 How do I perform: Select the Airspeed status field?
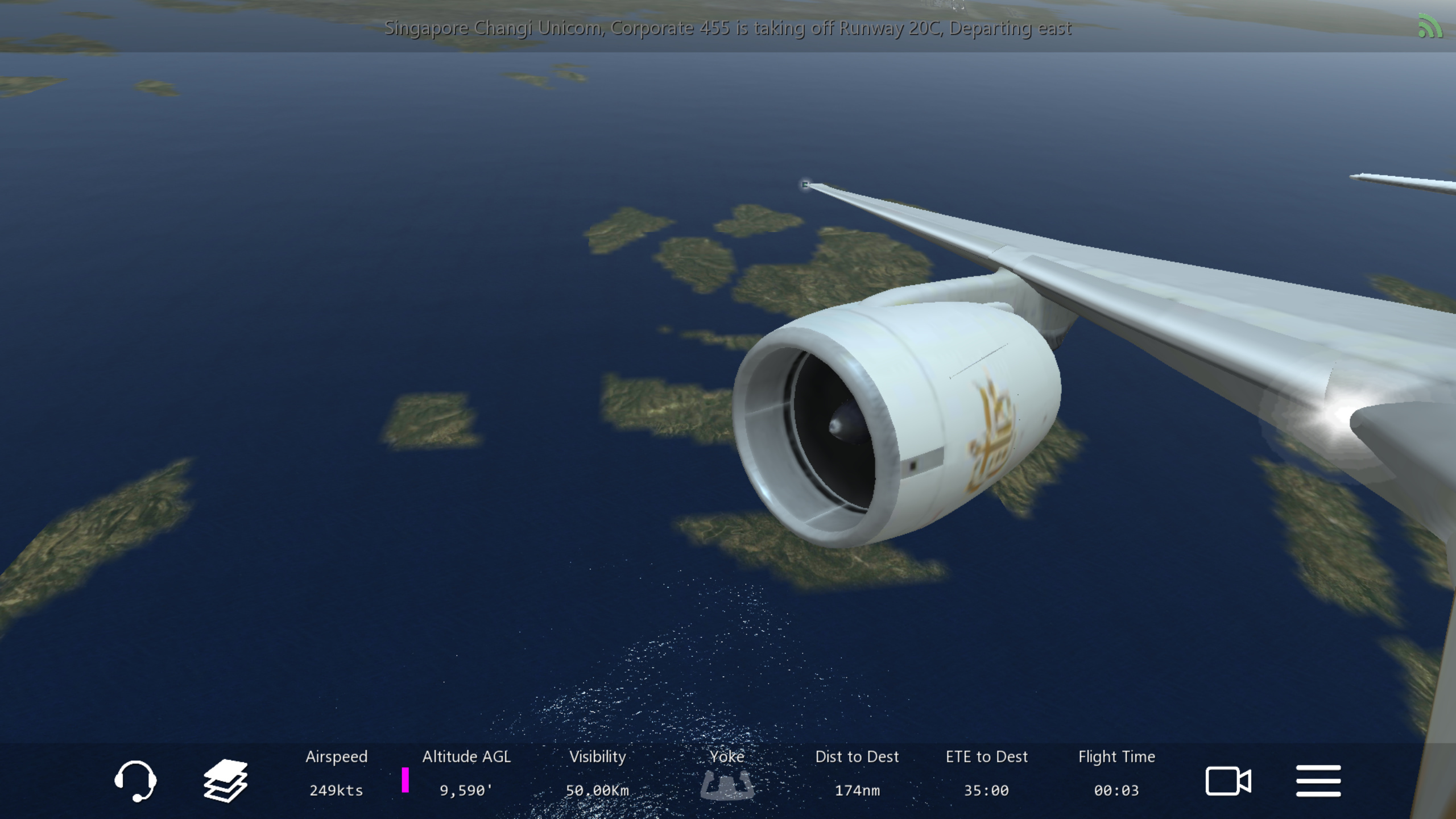pyautogui.click(x=336, y=773)
